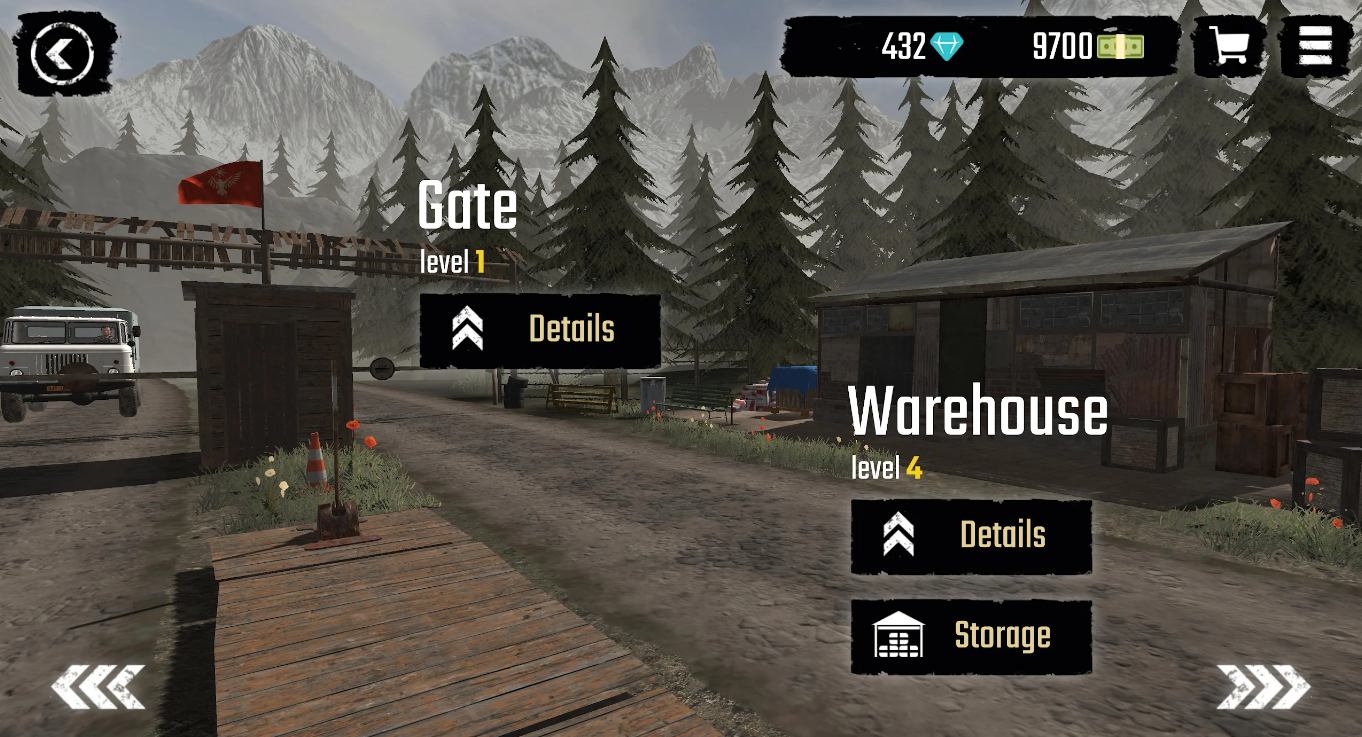1362x737 pixels.
Task: Open the shopping cart store
Action: [x=1229, y=46]
